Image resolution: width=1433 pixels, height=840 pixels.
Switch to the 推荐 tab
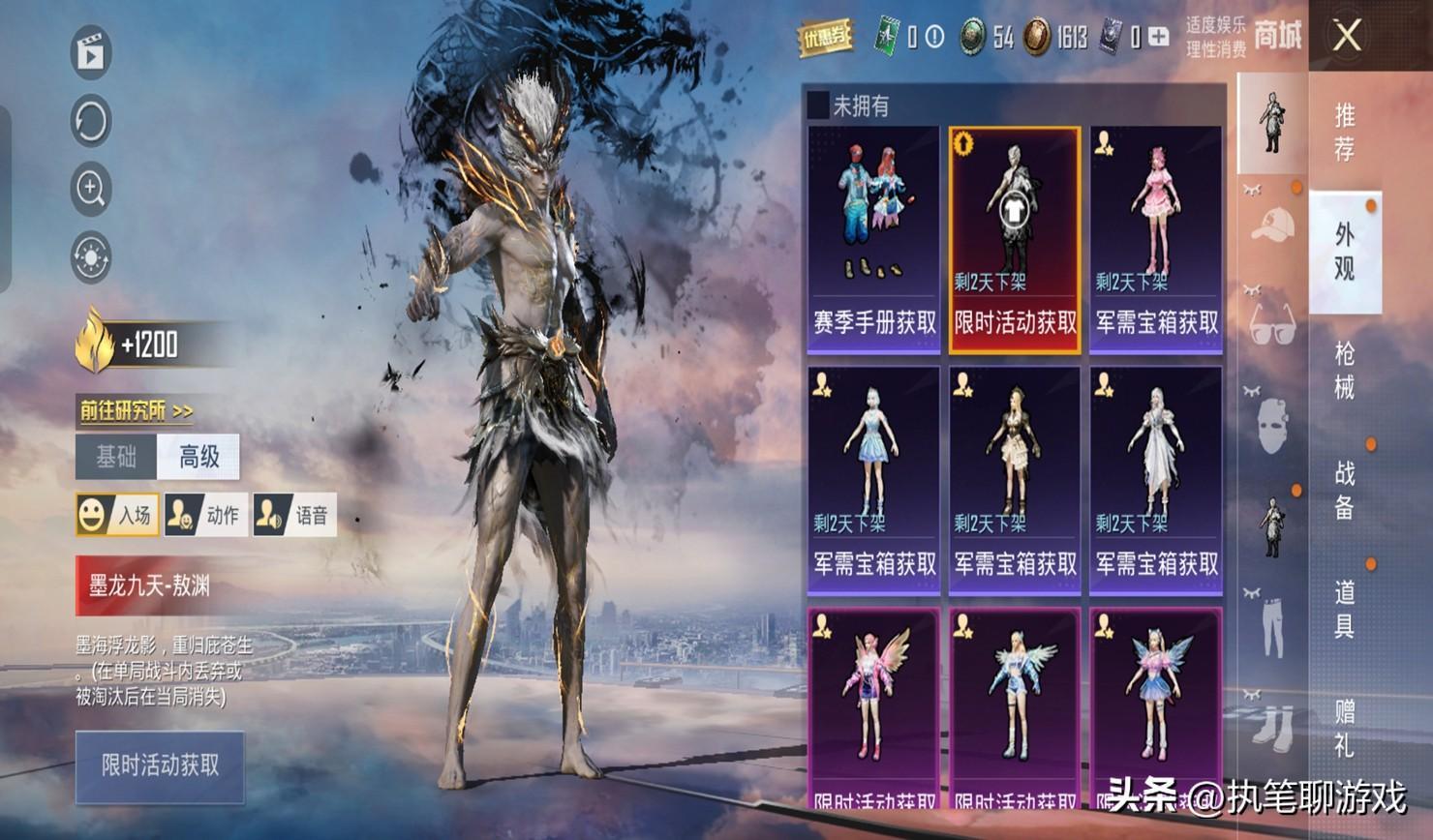pos(1345,132)
